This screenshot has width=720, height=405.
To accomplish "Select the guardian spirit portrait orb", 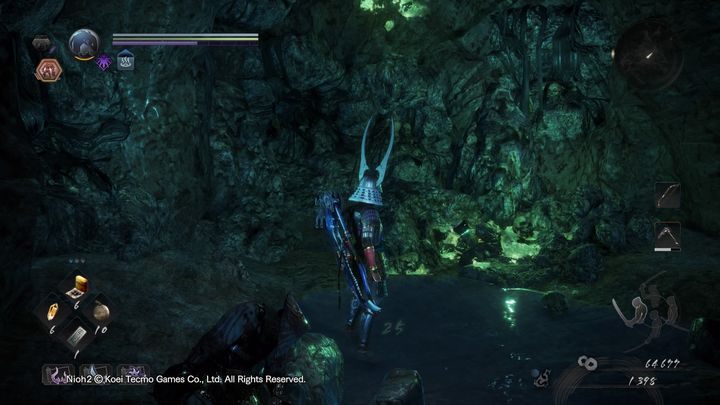I will pos(83,44).
